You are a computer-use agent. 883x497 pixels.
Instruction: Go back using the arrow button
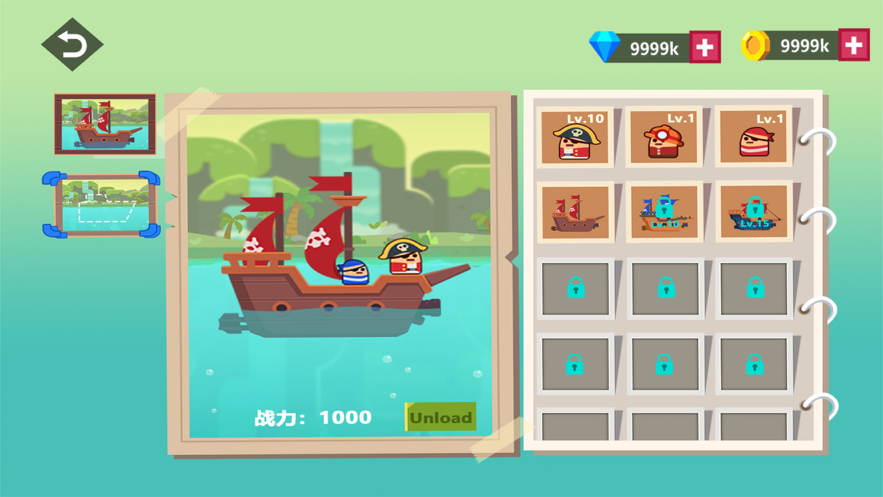click(x=72, y=45)
